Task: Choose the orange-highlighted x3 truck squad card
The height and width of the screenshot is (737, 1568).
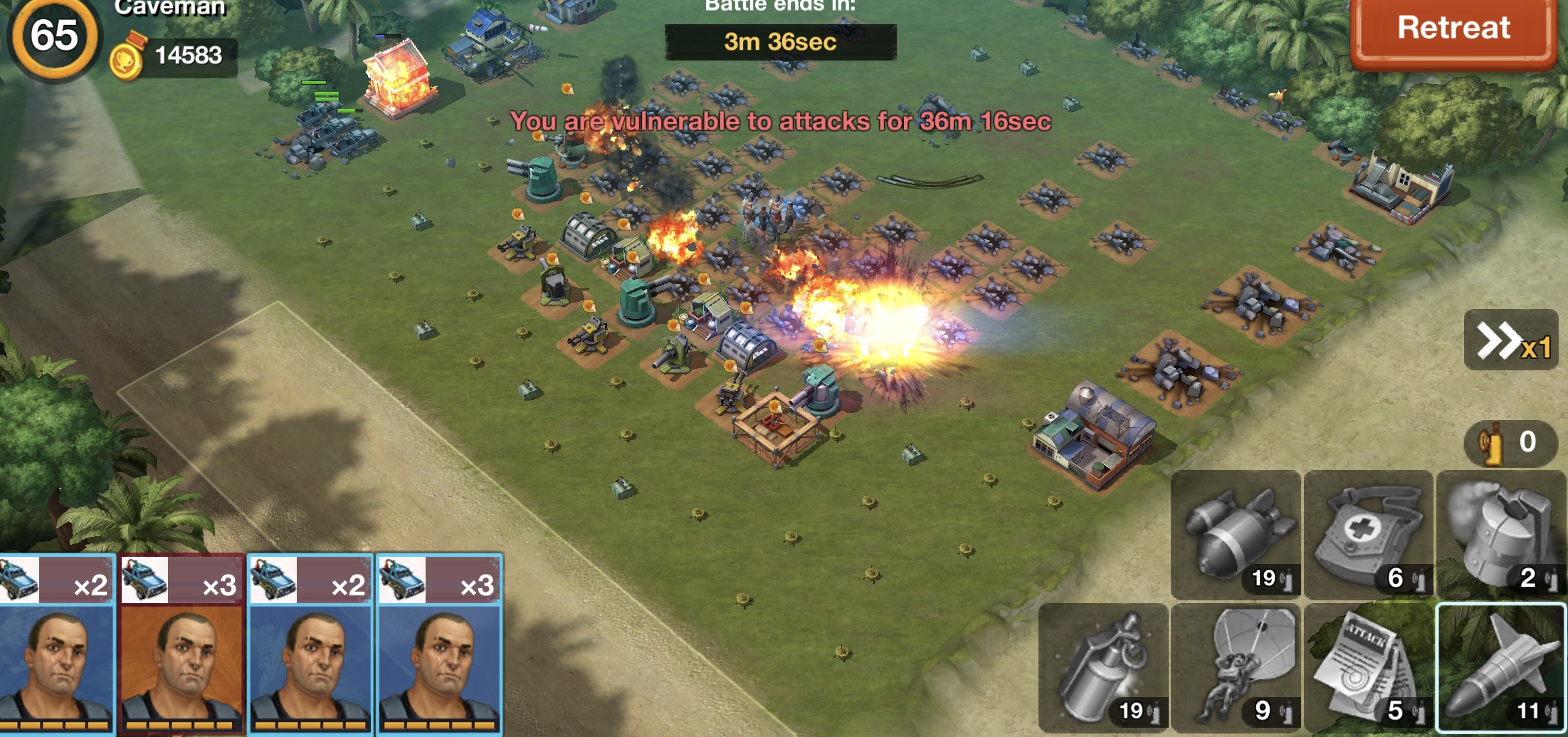Action: (x=182, y=644)
